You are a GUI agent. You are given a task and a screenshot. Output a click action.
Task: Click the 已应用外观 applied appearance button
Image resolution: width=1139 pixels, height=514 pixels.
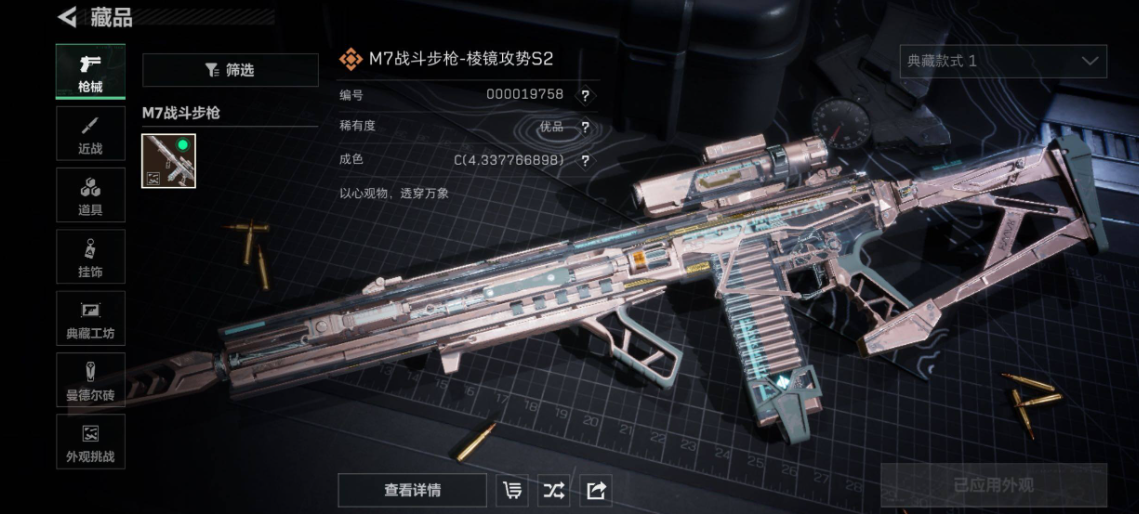pos(993,486)
